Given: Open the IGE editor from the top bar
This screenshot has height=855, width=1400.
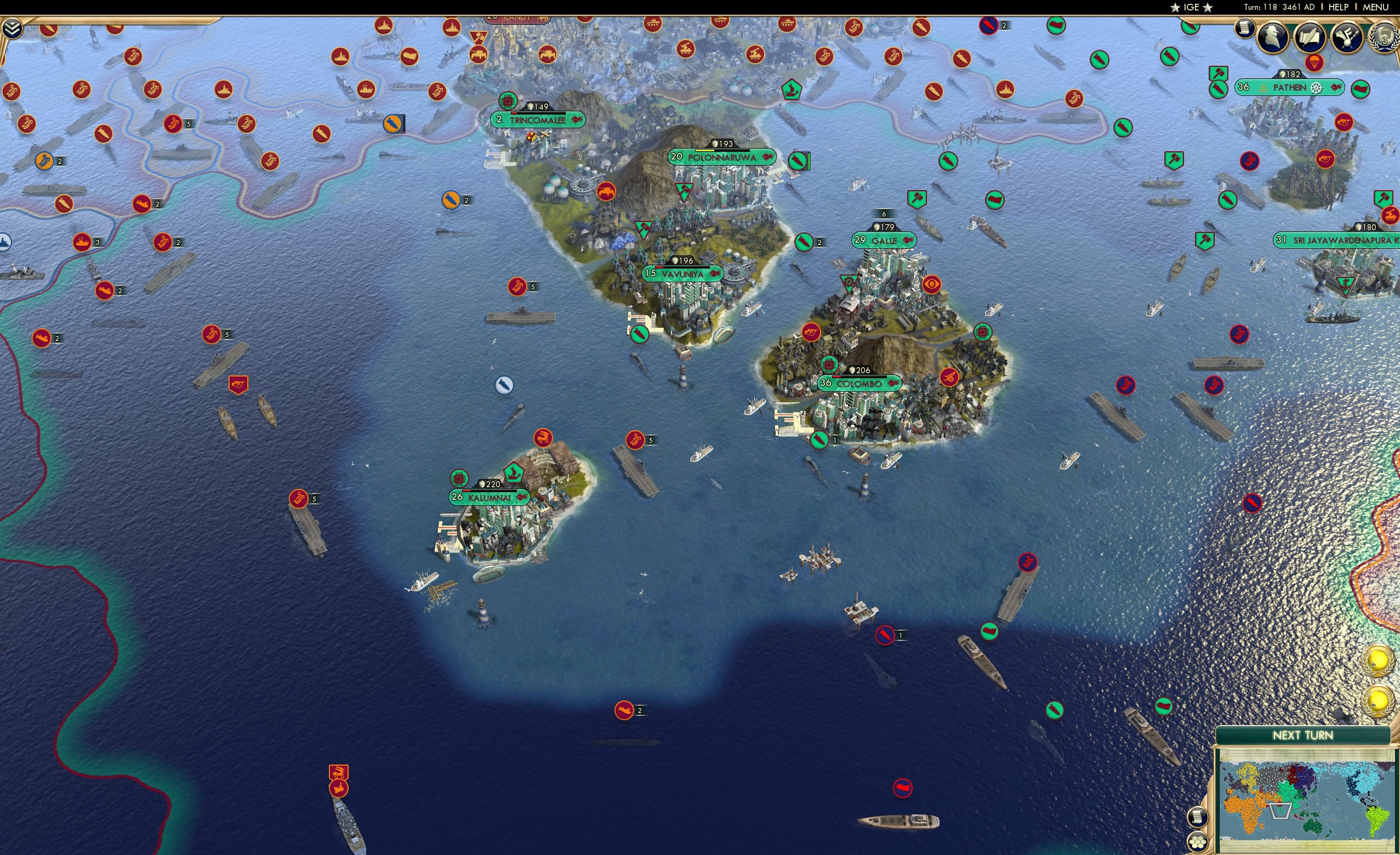Looking at the screenshot, I should (1191, 7).
